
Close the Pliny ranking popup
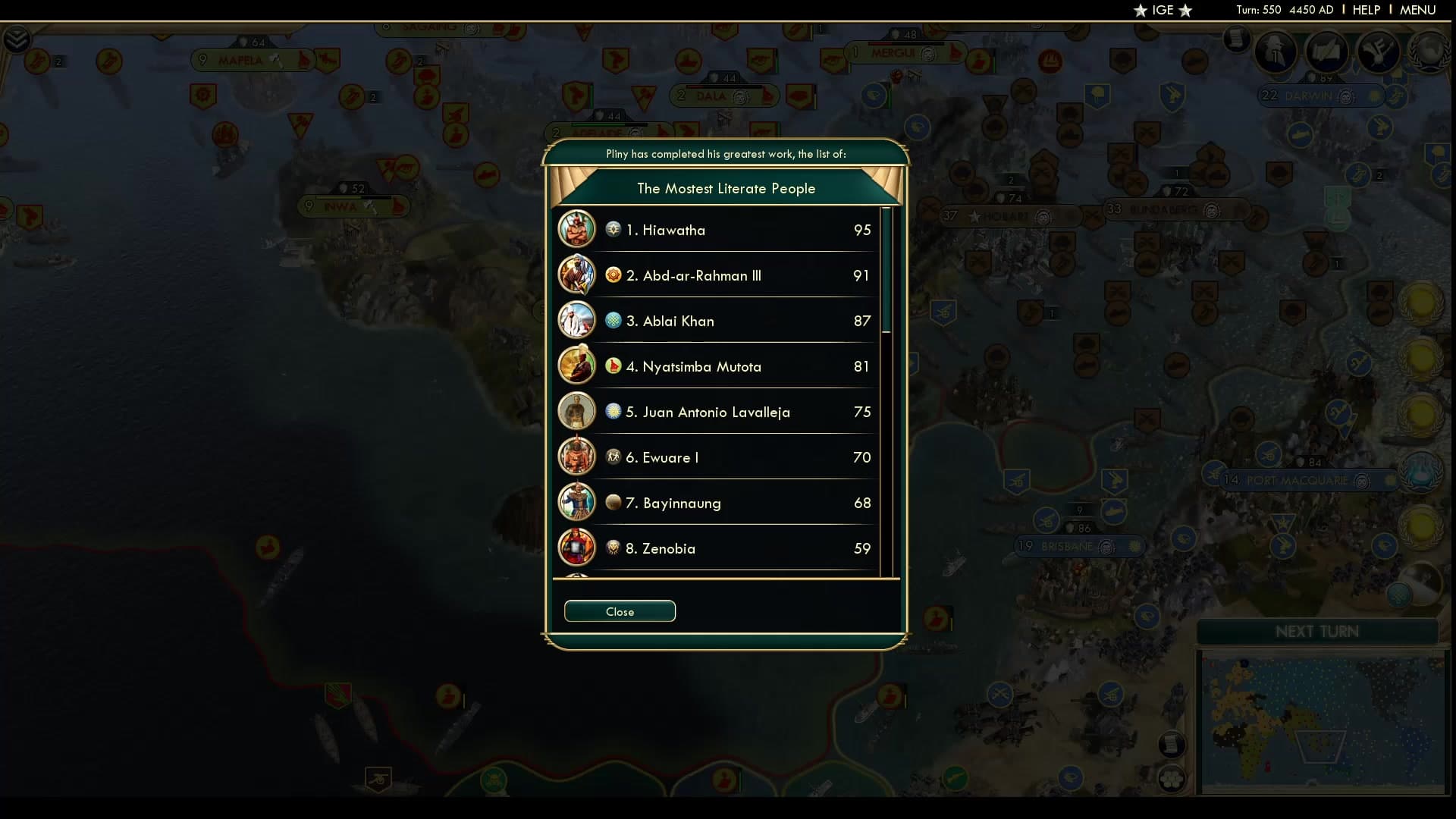click(x=620, y=611)
